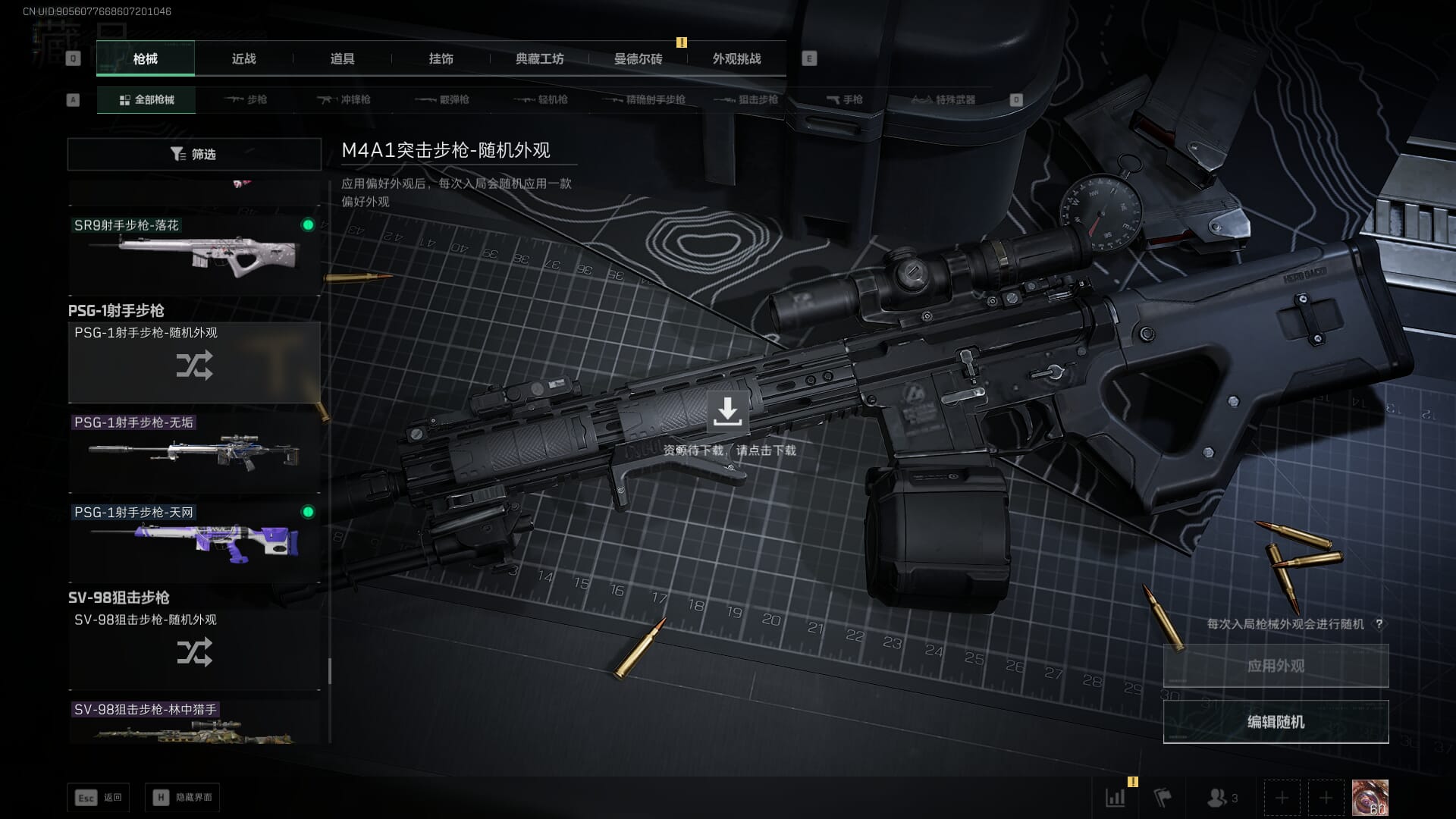Select the PSG-1射手步枪-无垢 skin

coord(194,453)
